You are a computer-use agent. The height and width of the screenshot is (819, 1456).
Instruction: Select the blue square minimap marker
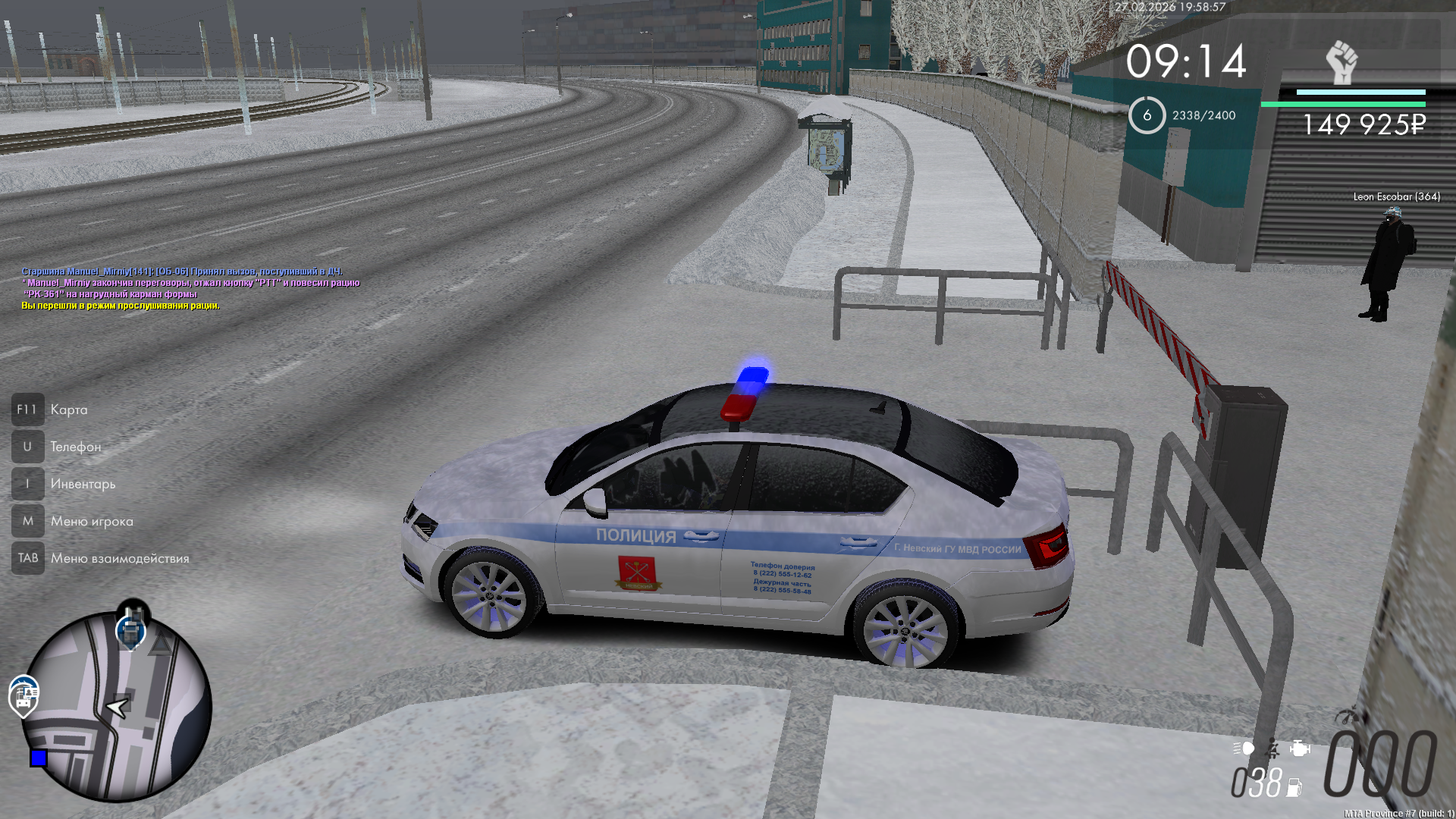(x=39, y=758)
